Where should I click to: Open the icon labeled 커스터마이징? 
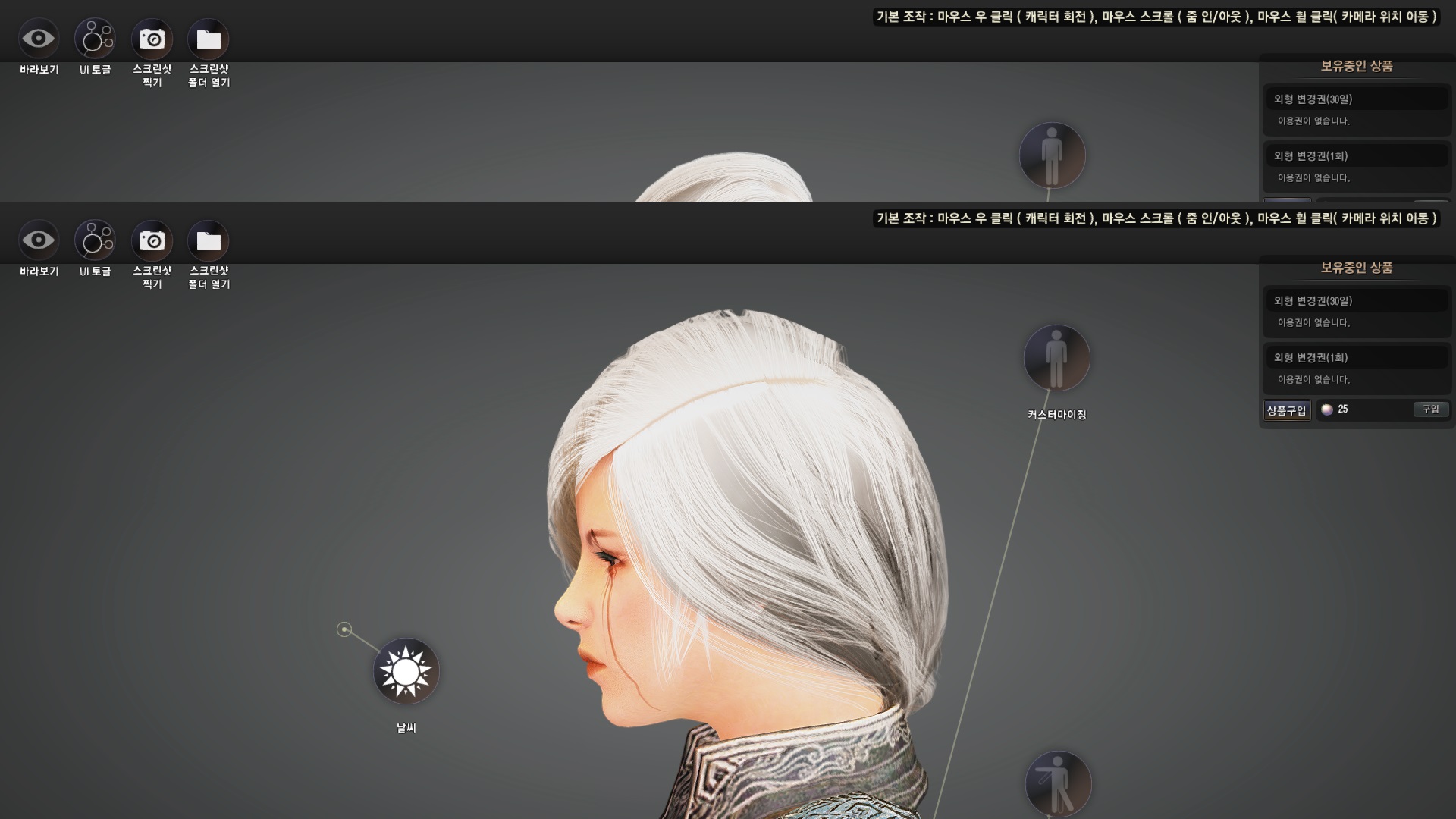1056,358
